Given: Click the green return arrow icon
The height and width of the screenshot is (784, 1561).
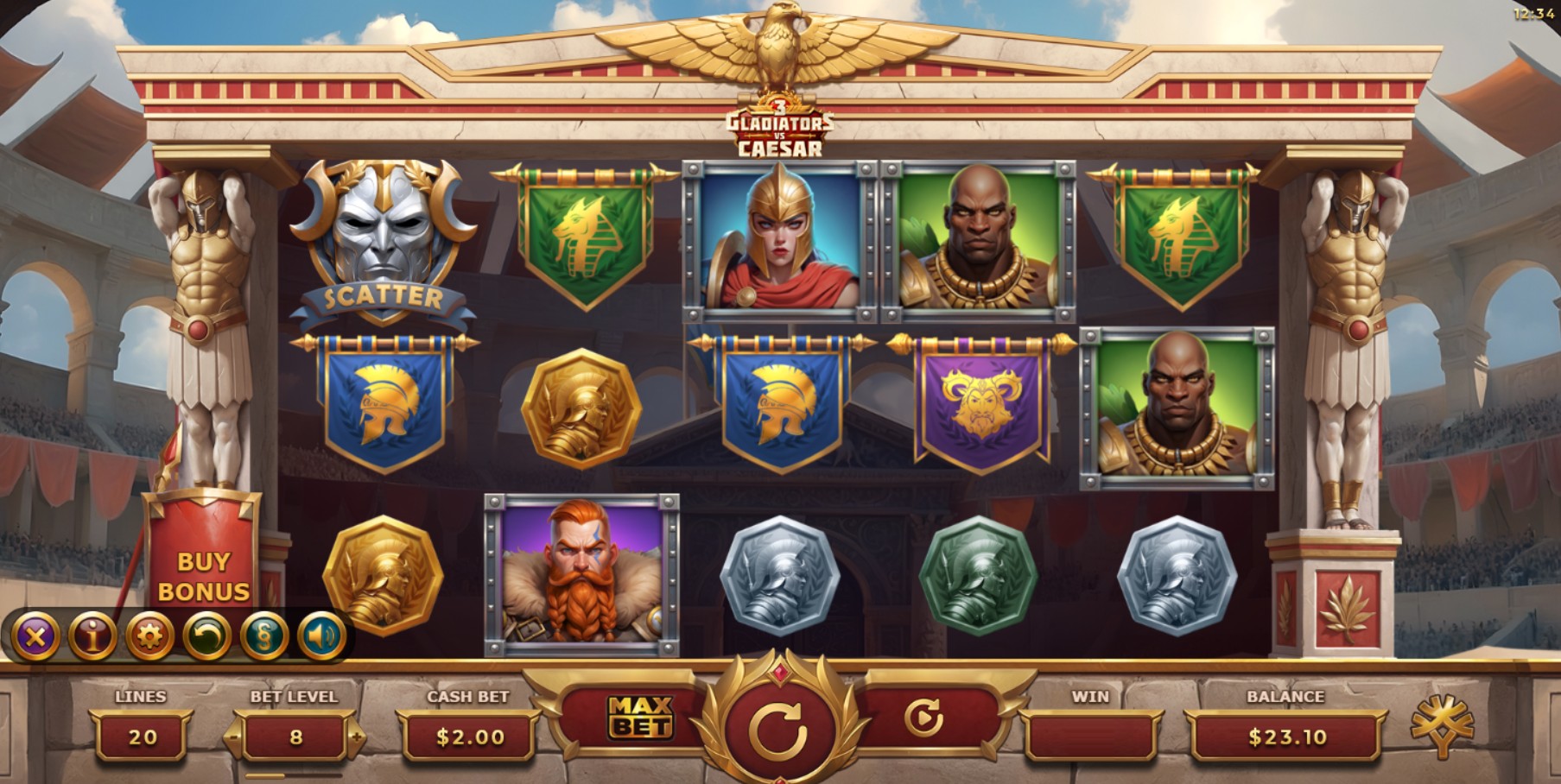Looking at the screenshot, I should (x=207, y=637).
